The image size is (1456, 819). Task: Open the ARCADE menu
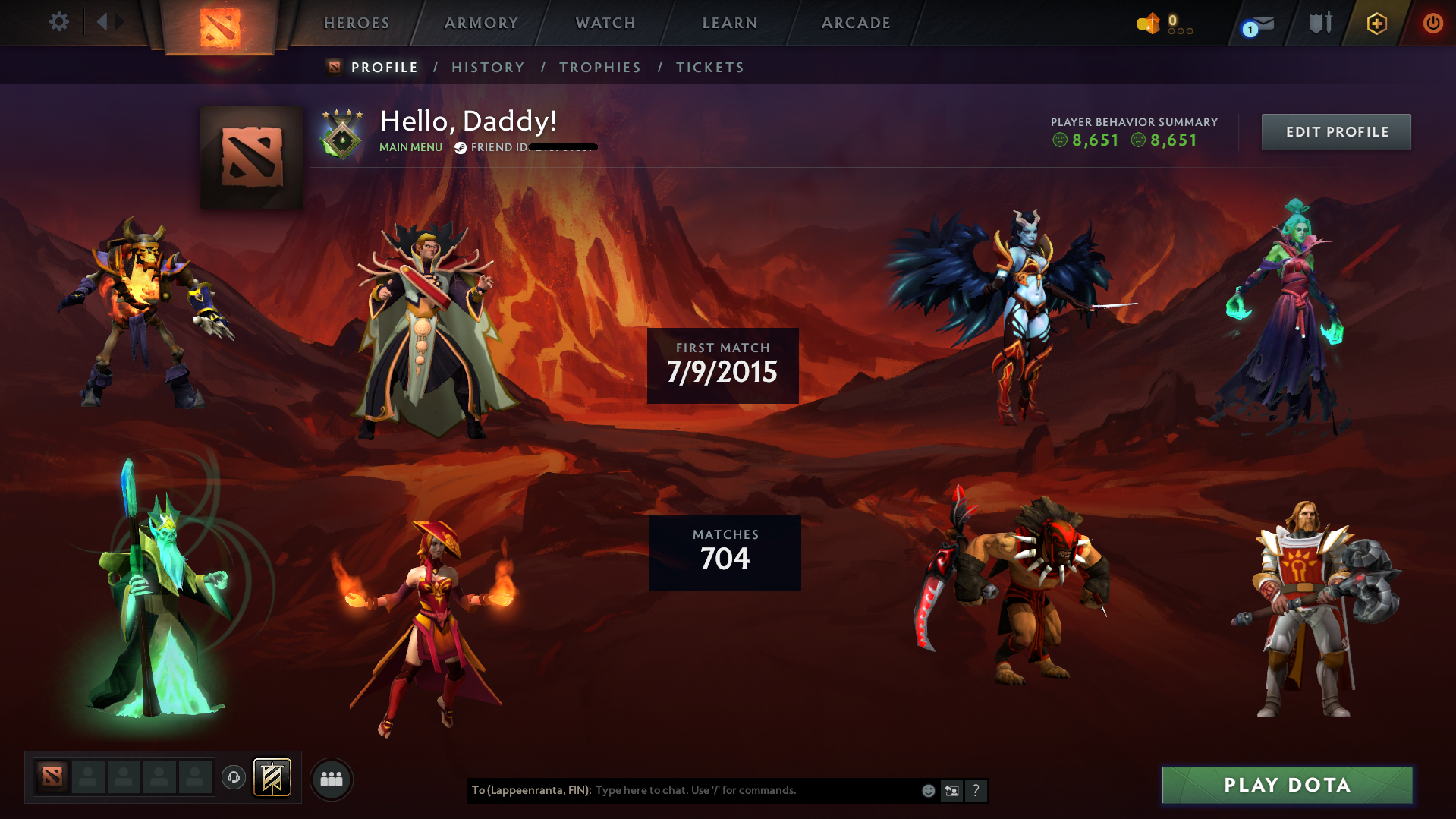tap(856, 23)
